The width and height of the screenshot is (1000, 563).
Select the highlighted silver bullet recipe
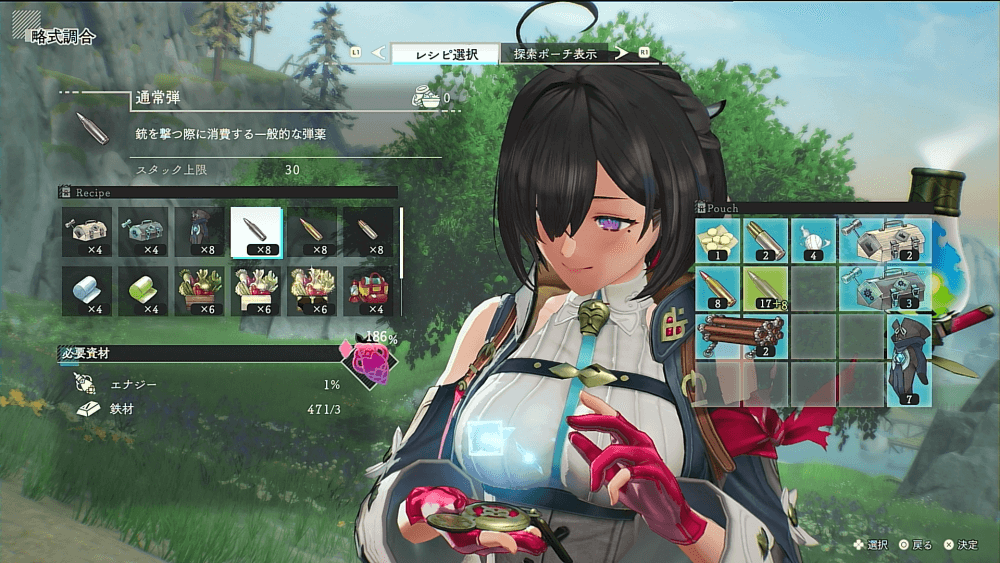tap(256, 233)
